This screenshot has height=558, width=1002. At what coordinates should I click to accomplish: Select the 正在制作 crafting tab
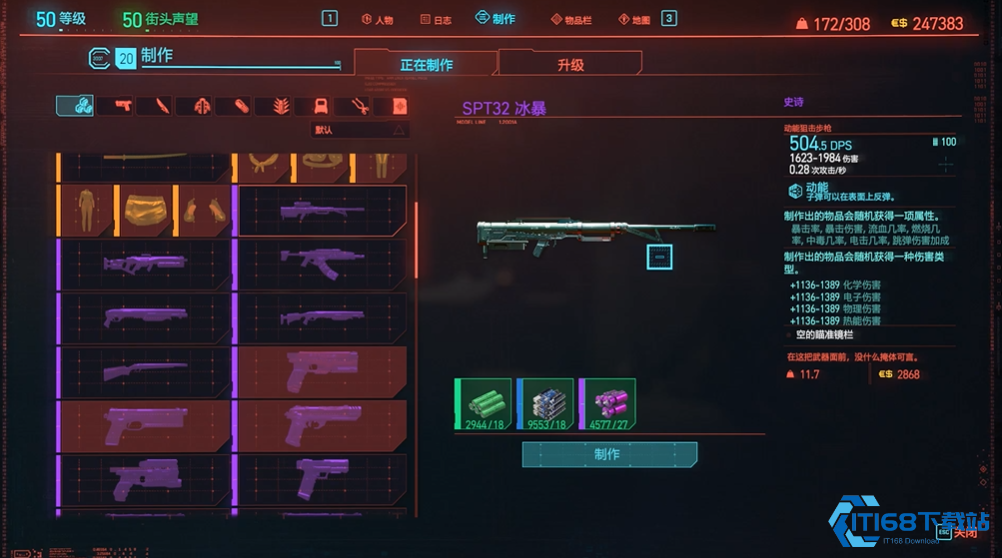point(426,65)
